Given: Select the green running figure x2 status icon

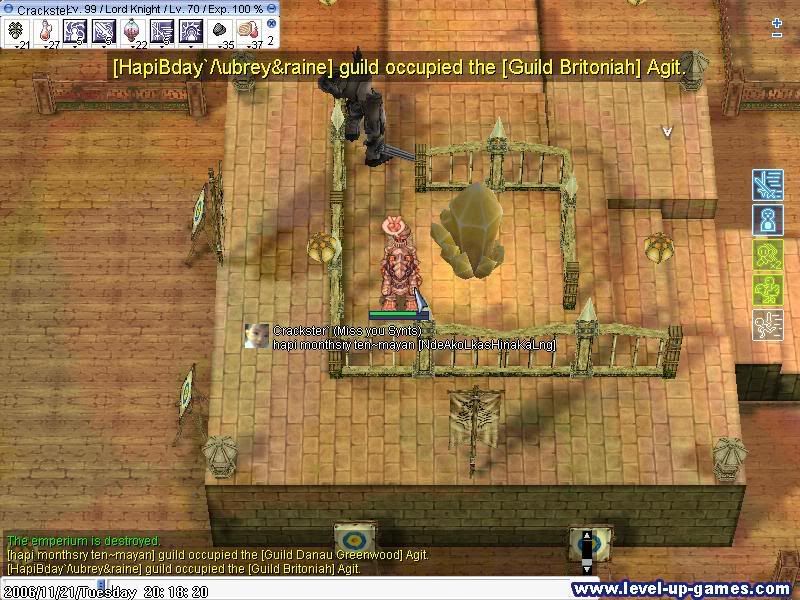Looking at the screenshot, I should [x=767, y=255].
